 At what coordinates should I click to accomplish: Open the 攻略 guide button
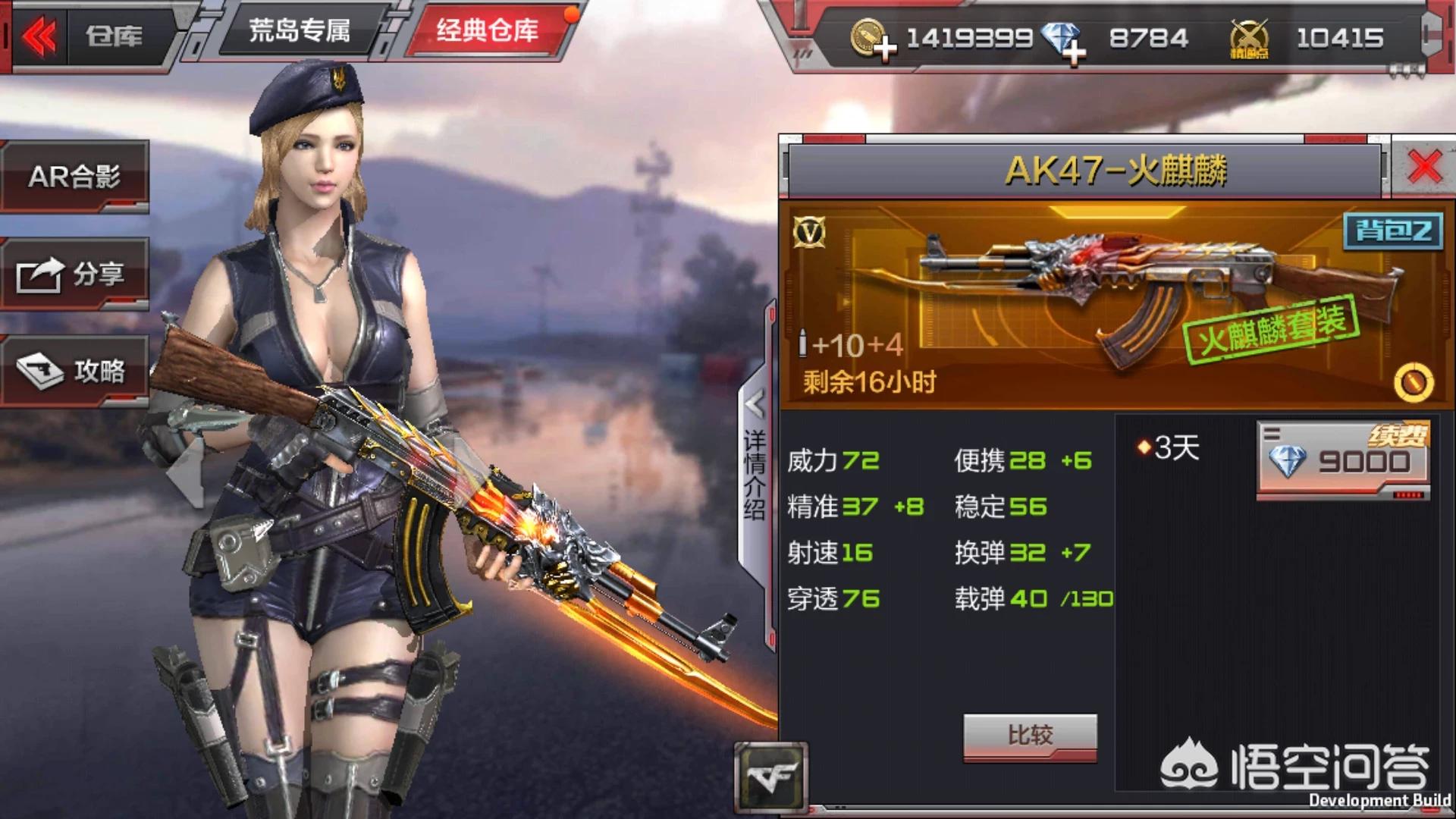(74, 371)
